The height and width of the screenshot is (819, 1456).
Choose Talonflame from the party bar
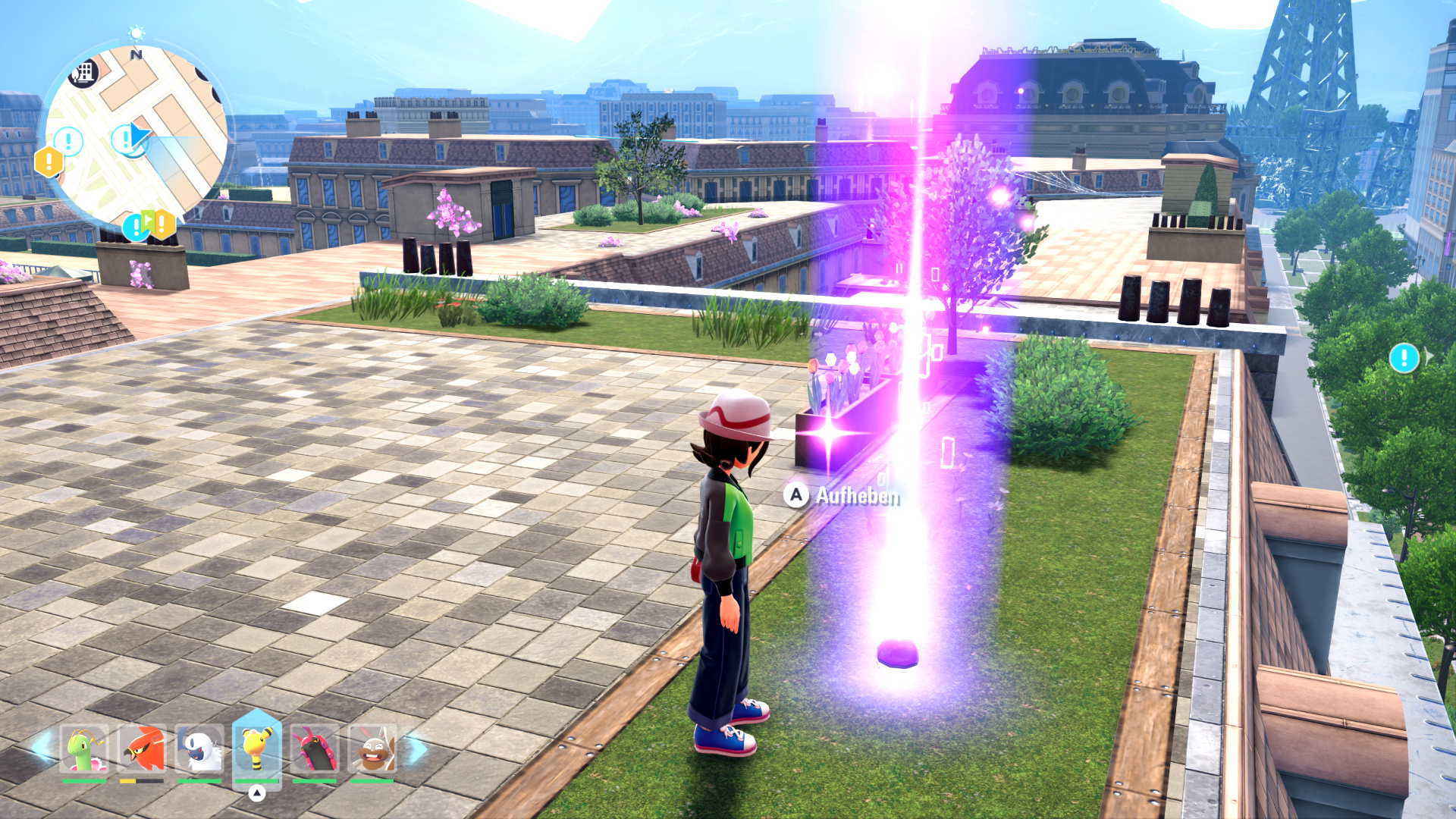click(x=142, y=749)
